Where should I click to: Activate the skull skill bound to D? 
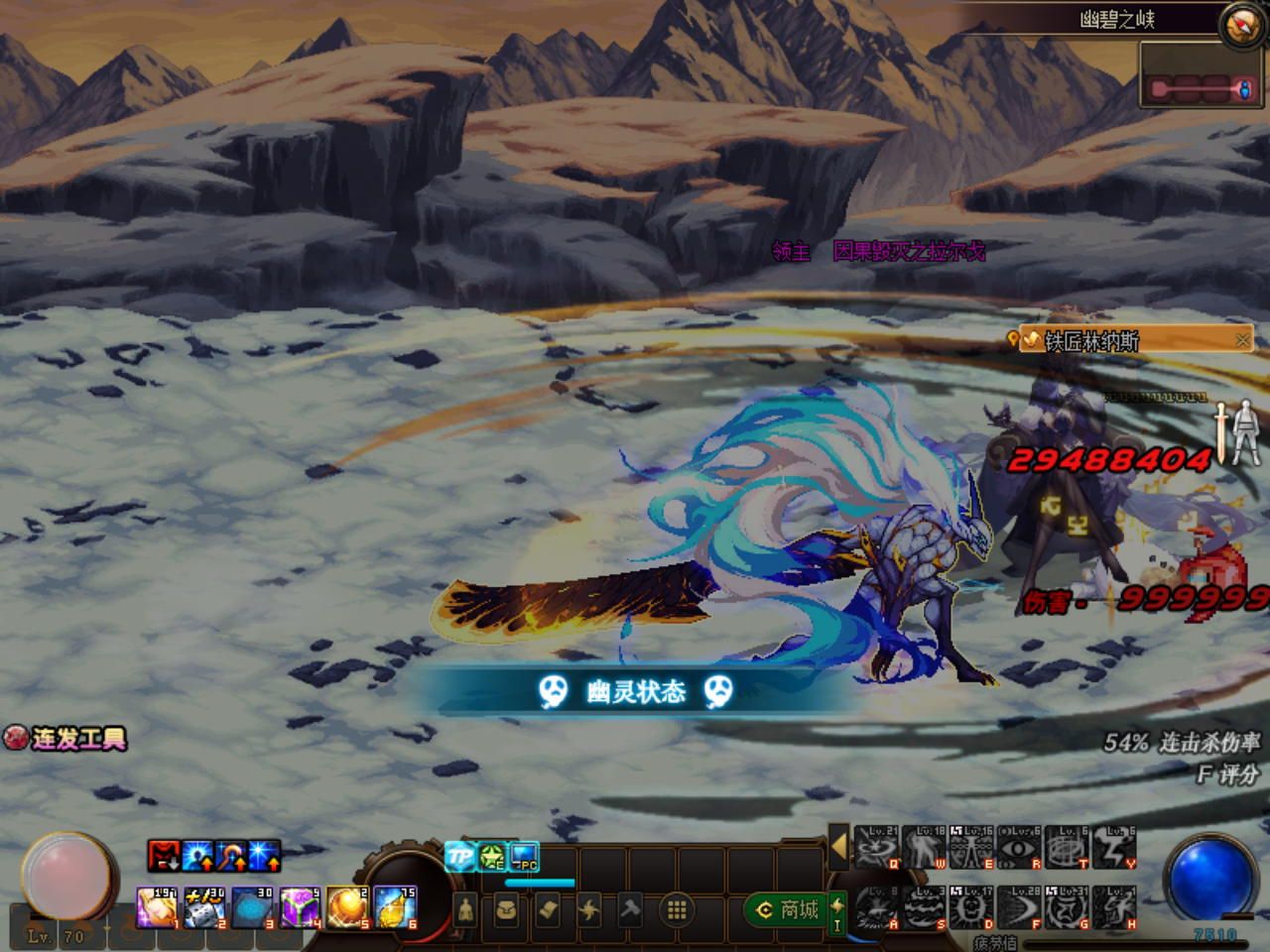pos(972,908)
